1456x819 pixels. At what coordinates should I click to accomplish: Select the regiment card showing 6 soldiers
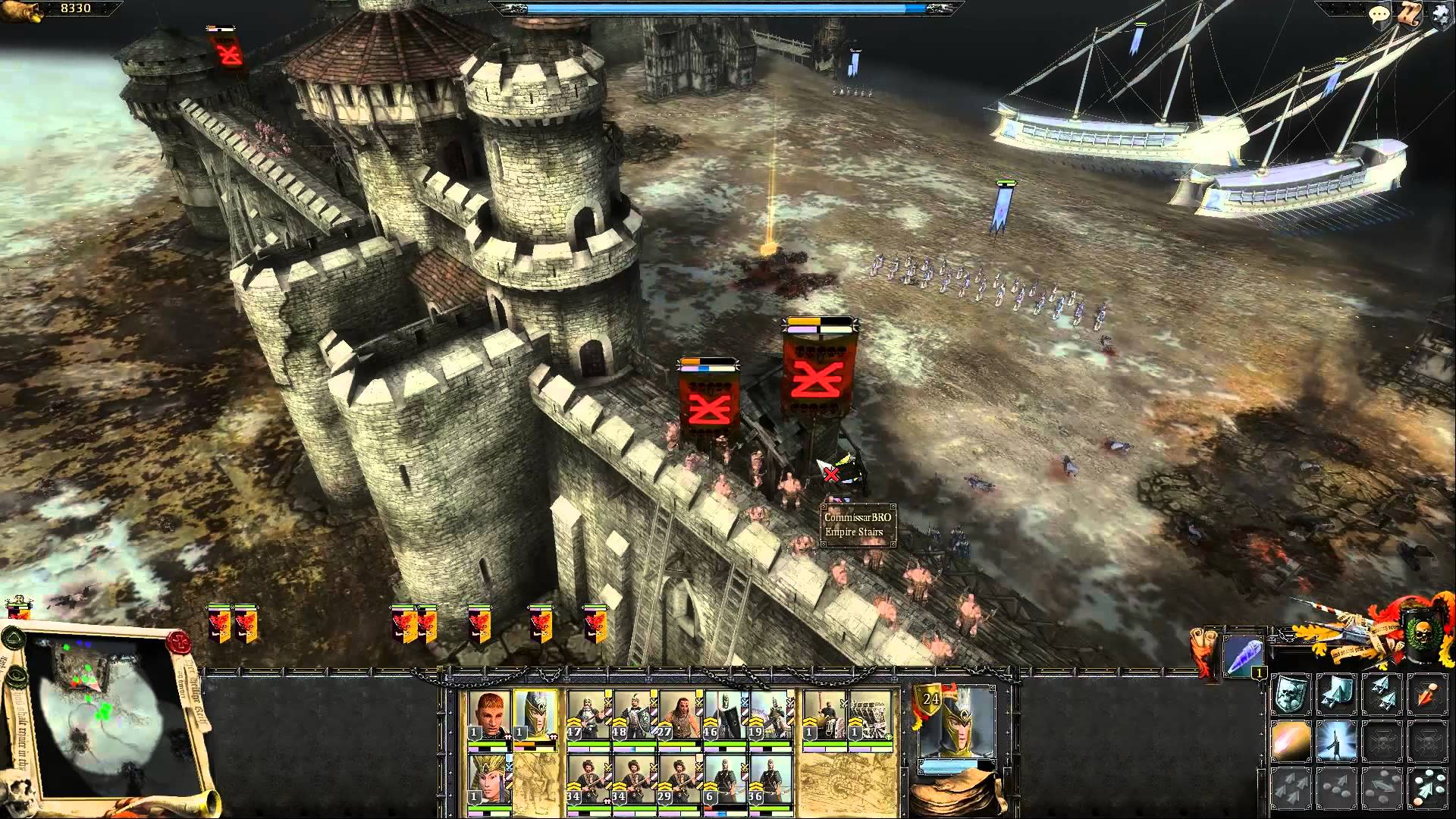726,781
